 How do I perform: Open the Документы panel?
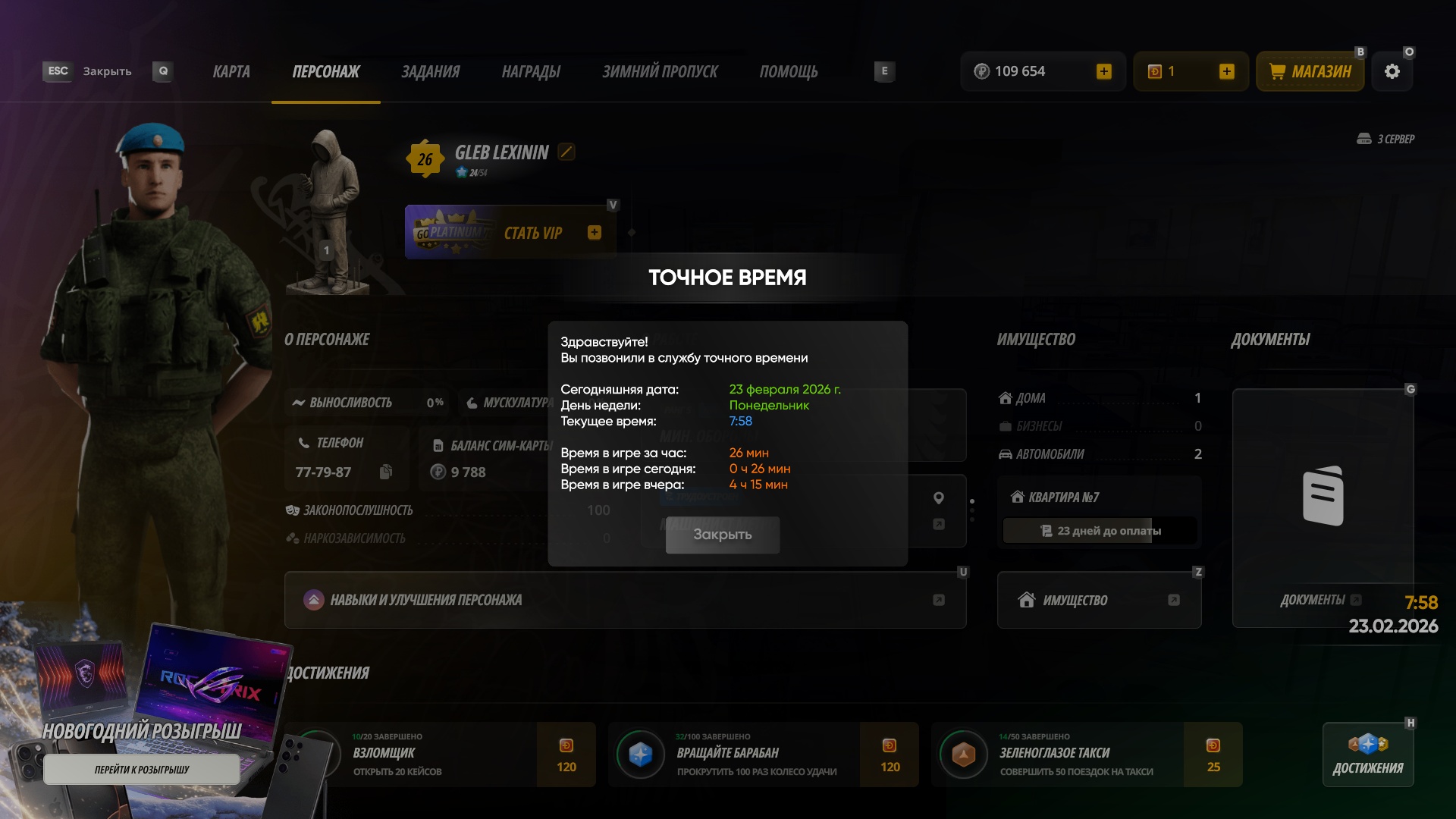coord(1323,508)
